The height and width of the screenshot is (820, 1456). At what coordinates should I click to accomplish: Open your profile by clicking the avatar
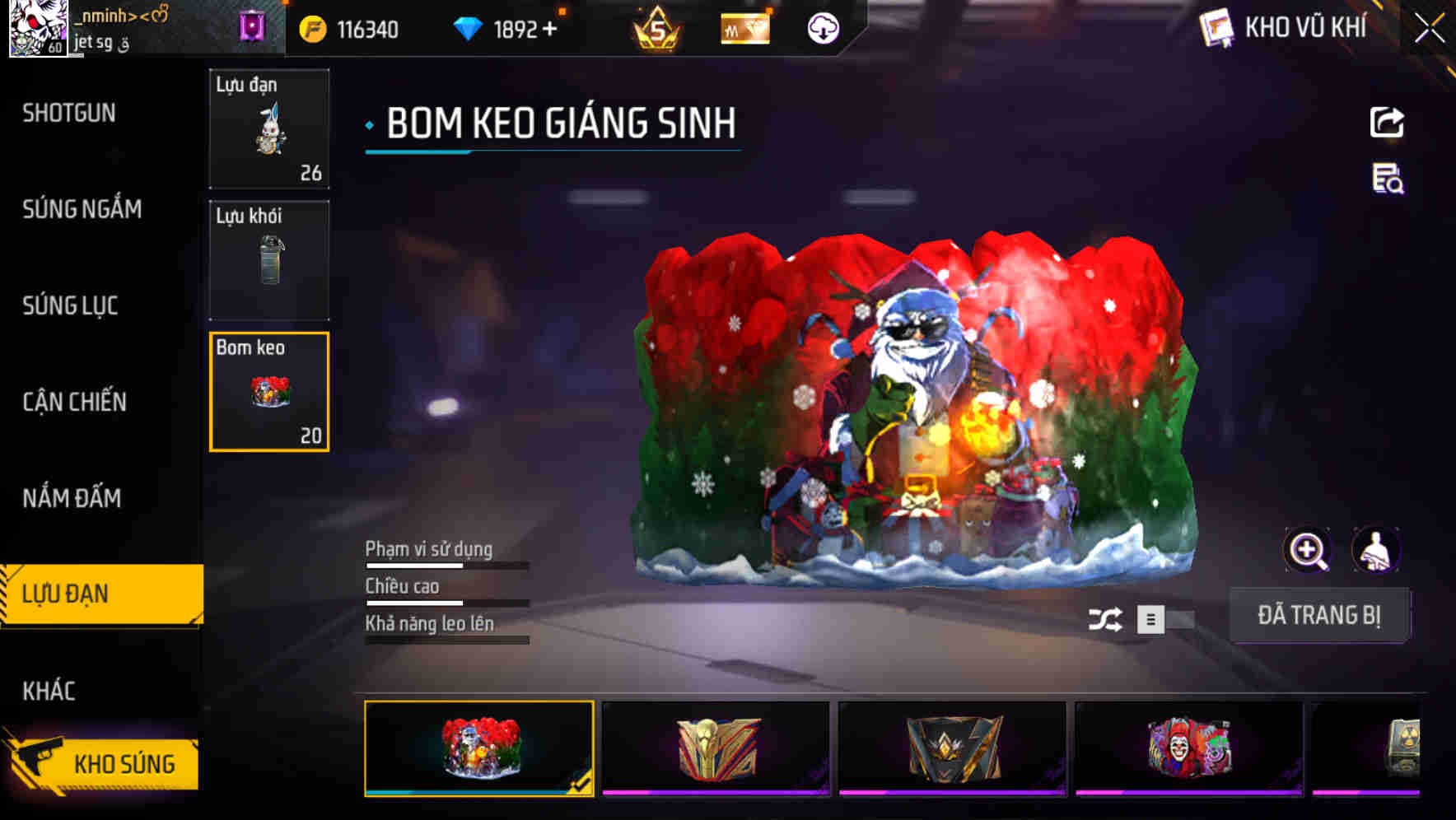(x=36, y=27)
